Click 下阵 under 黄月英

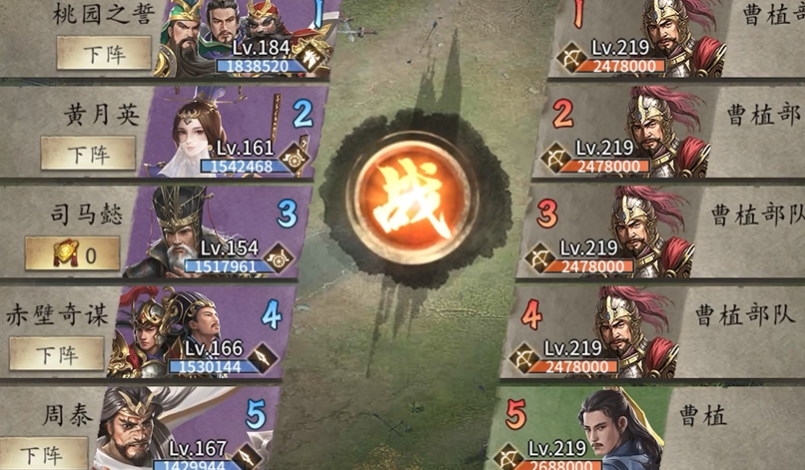tap(88, 153)
